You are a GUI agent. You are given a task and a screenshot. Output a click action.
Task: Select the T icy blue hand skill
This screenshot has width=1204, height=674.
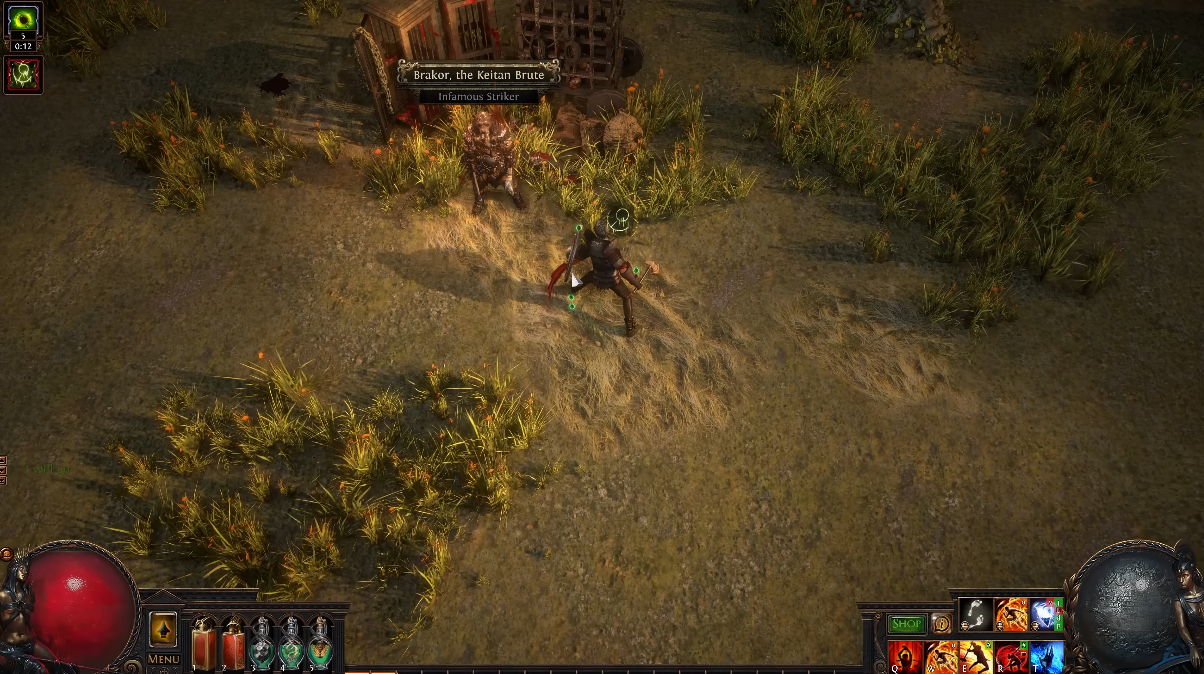click(x=1046, y=657)
